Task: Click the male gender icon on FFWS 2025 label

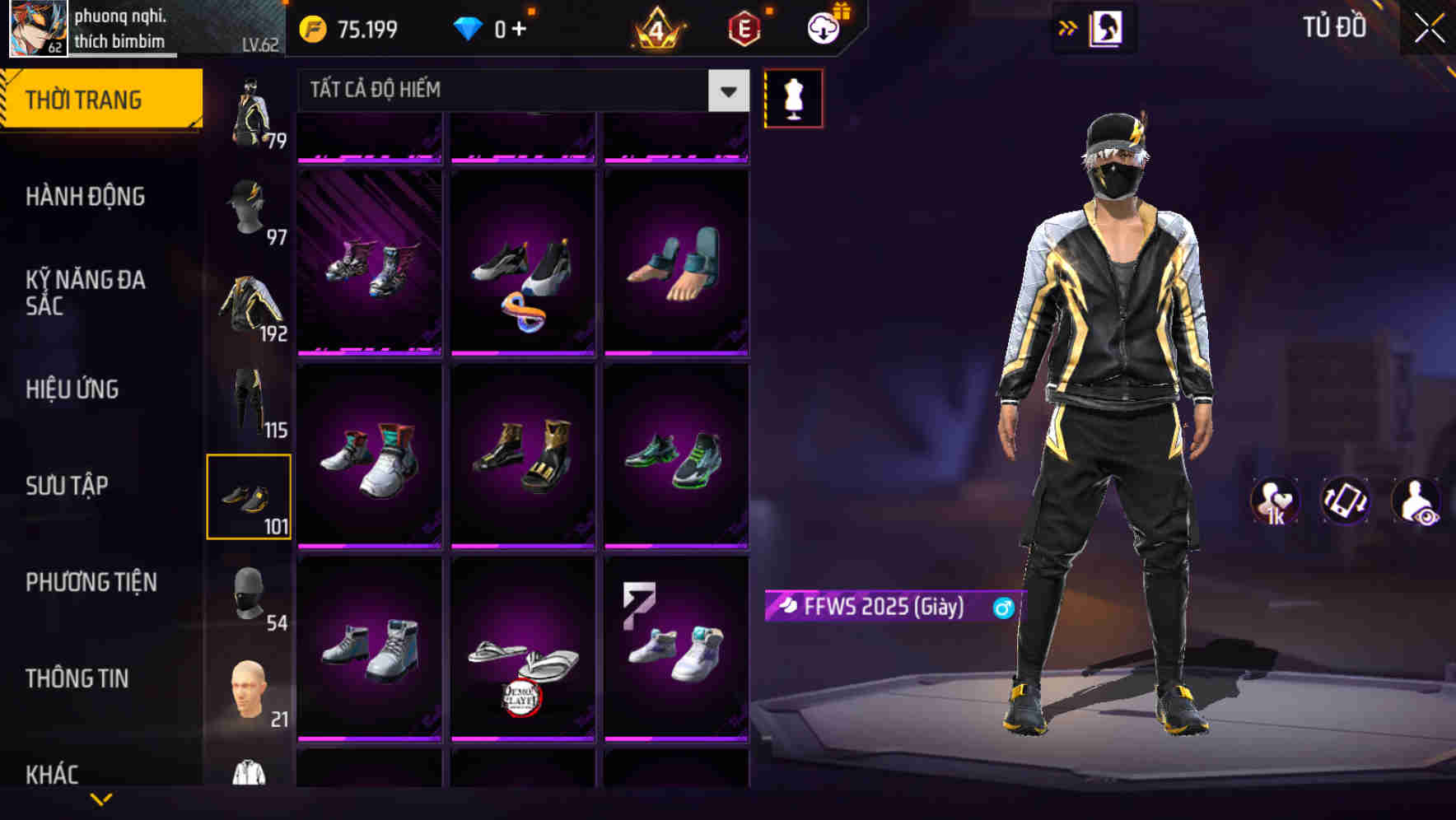Action: point(1001,607)
